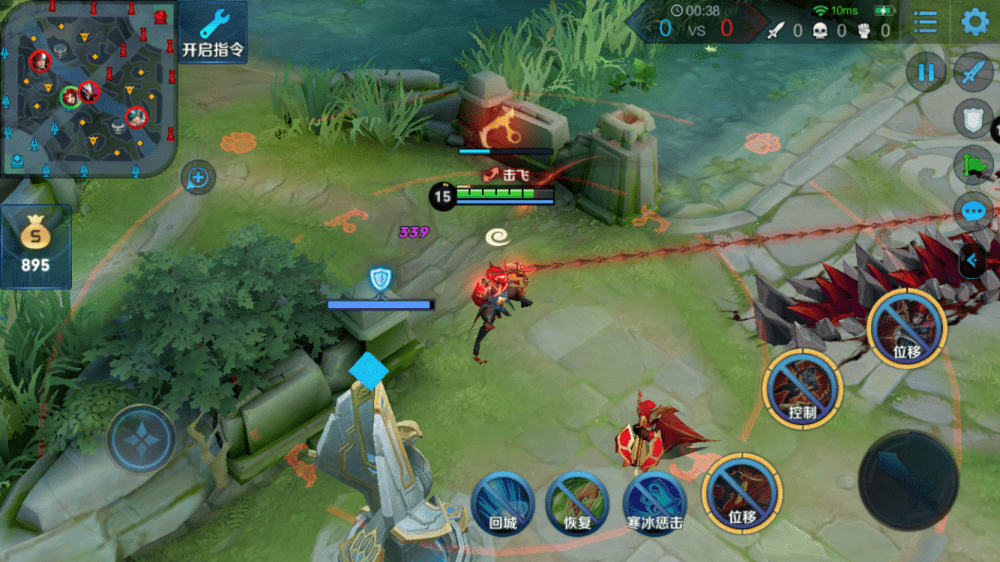This screenshot has width=1000, height=562.
Task: Tap the movement joystick pad
Action: coord(142,438)
